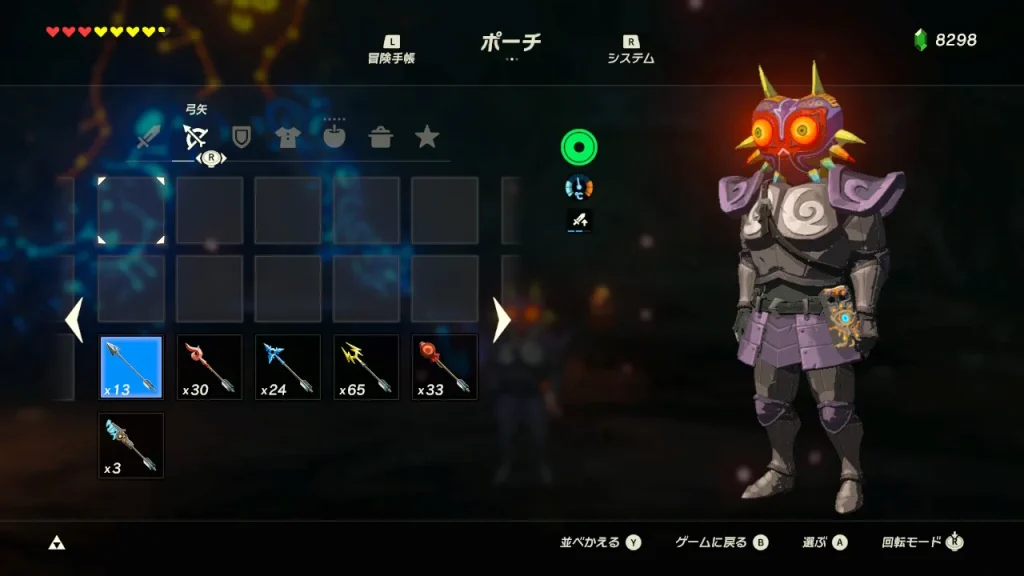The width and height of the screenshot is (1024, 576).
Task: Select the ice arrow slot
Action: (x=288, y=367)
